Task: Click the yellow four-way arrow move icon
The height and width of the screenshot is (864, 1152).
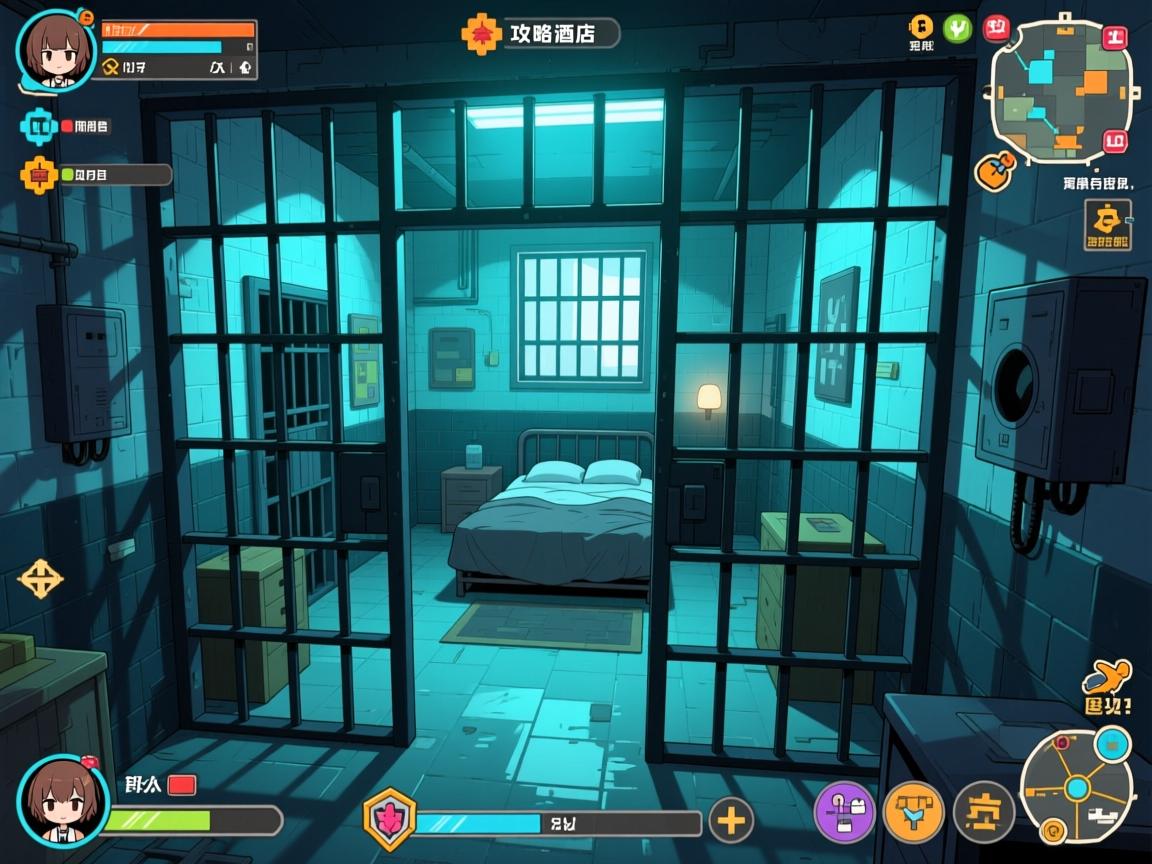Action: [41, 579]
